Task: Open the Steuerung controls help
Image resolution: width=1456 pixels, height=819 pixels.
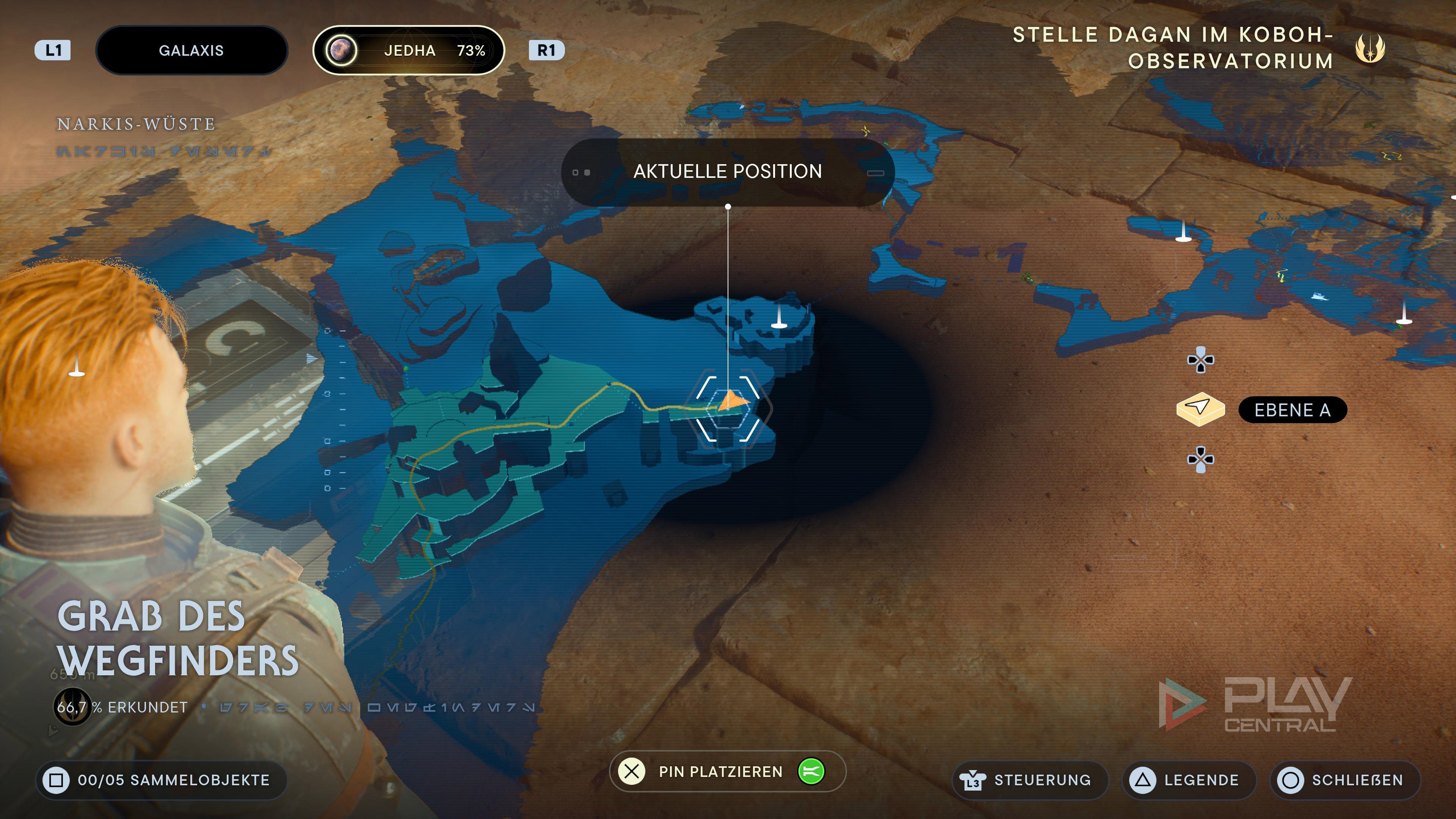Action: [1030, 780]
